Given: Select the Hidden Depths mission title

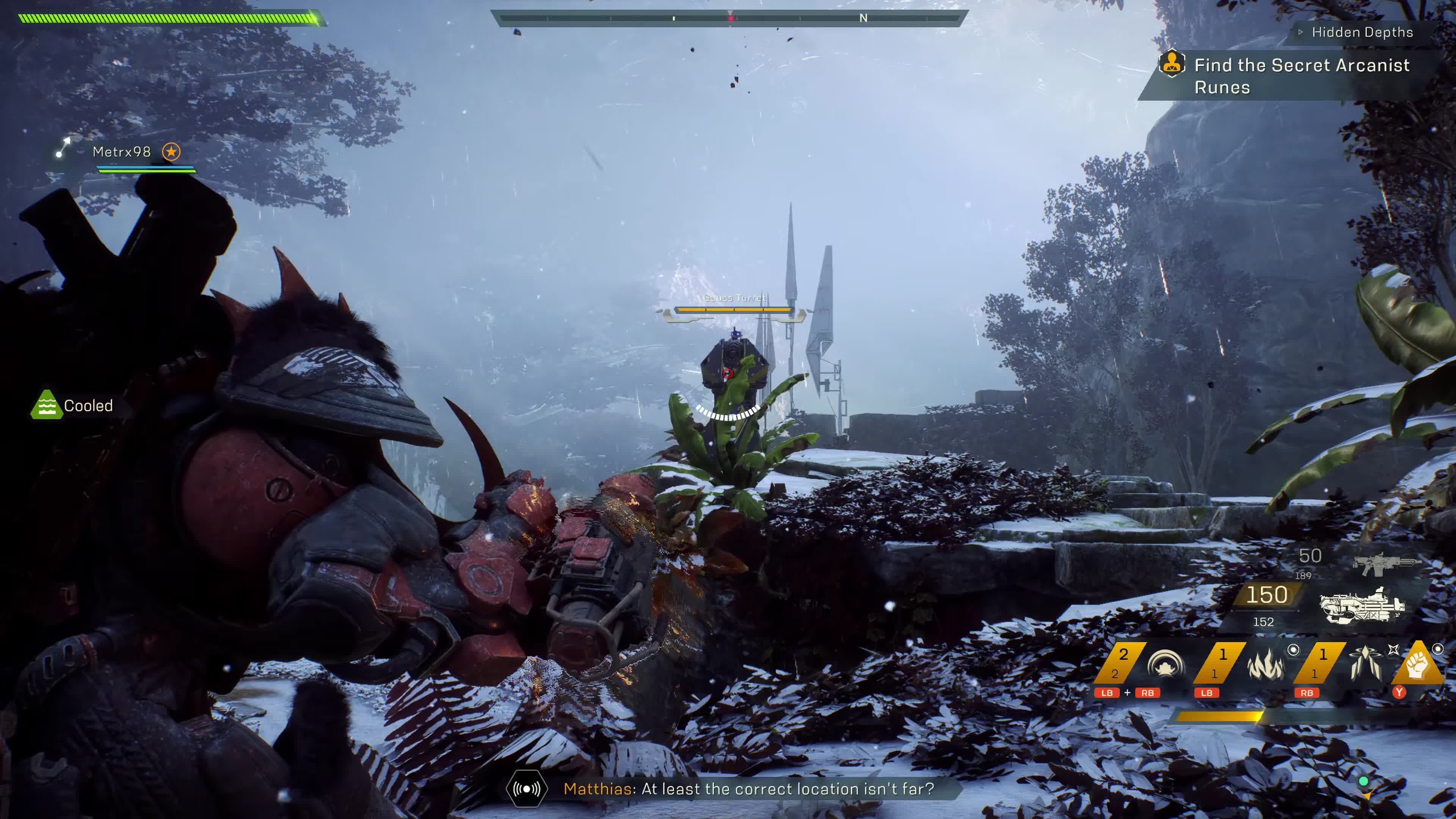Looking at the screenshot, I should point(1362,32).
